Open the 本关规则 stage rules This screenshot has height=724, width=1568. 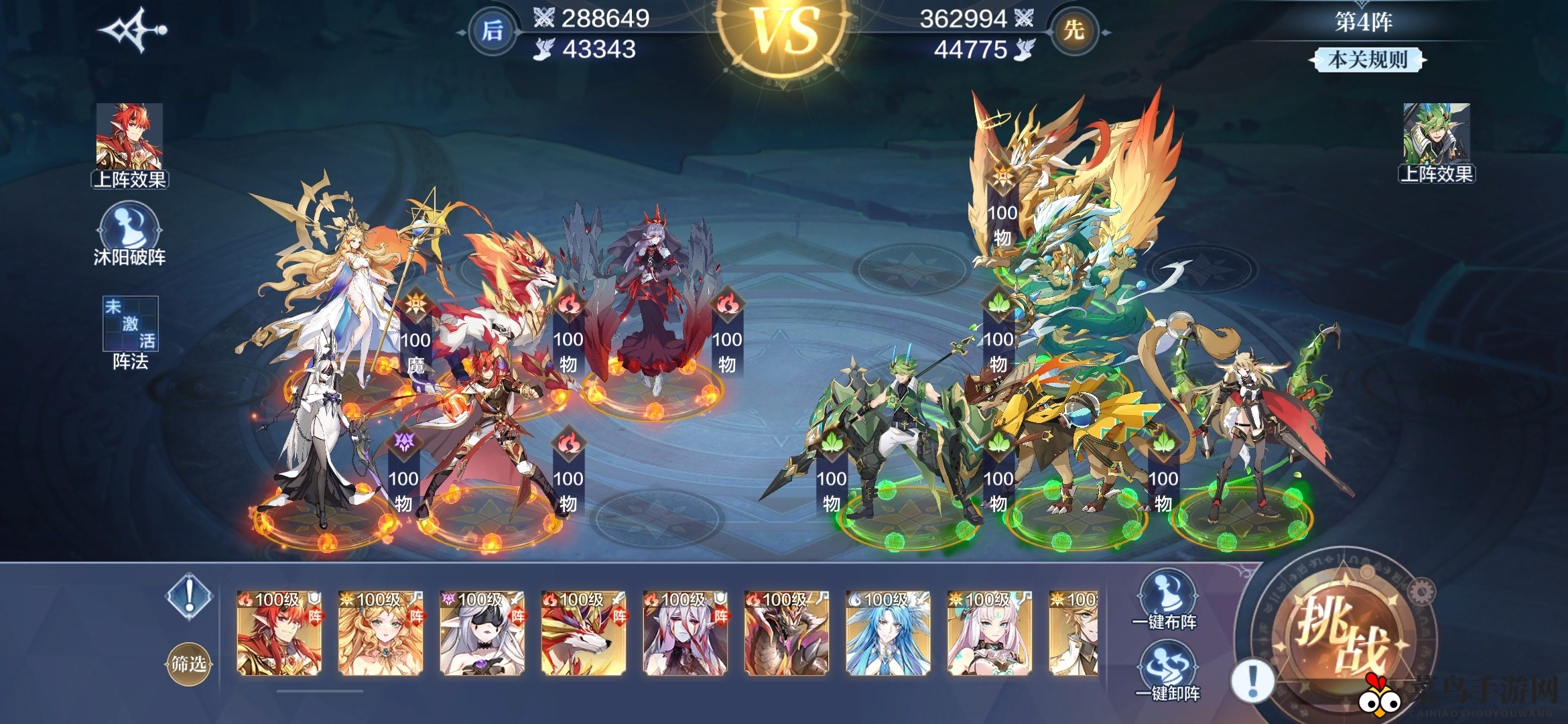pos(1367,60)
